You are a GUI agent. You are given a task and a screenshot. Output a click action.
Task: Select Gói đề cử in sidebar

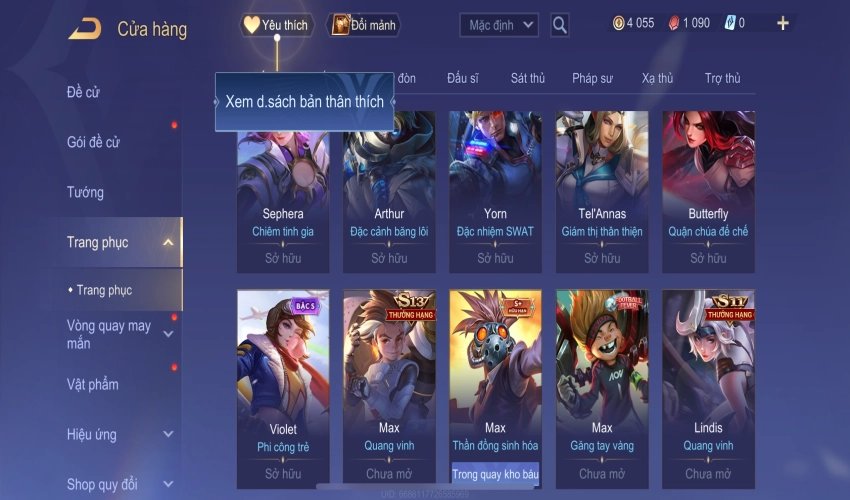[93, 142]
